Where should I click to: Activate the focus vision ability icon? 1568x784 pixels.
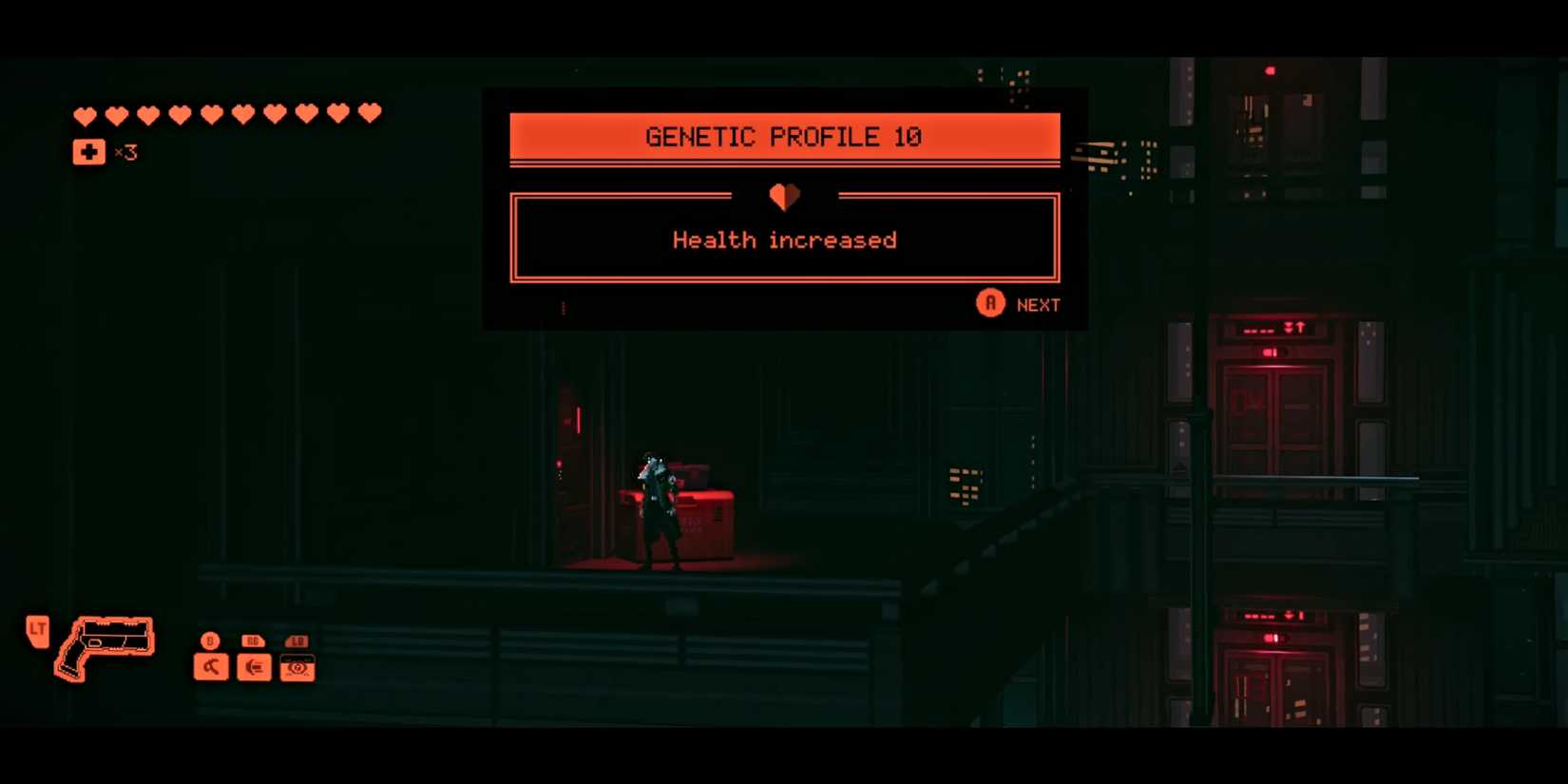296,670
